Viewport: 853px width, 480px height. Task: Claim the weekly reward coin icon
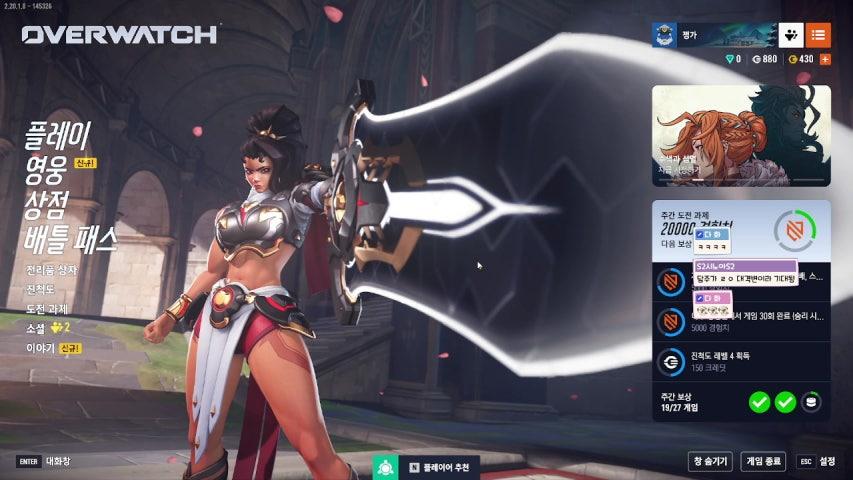pyautogui.click(x=813, y=402)
